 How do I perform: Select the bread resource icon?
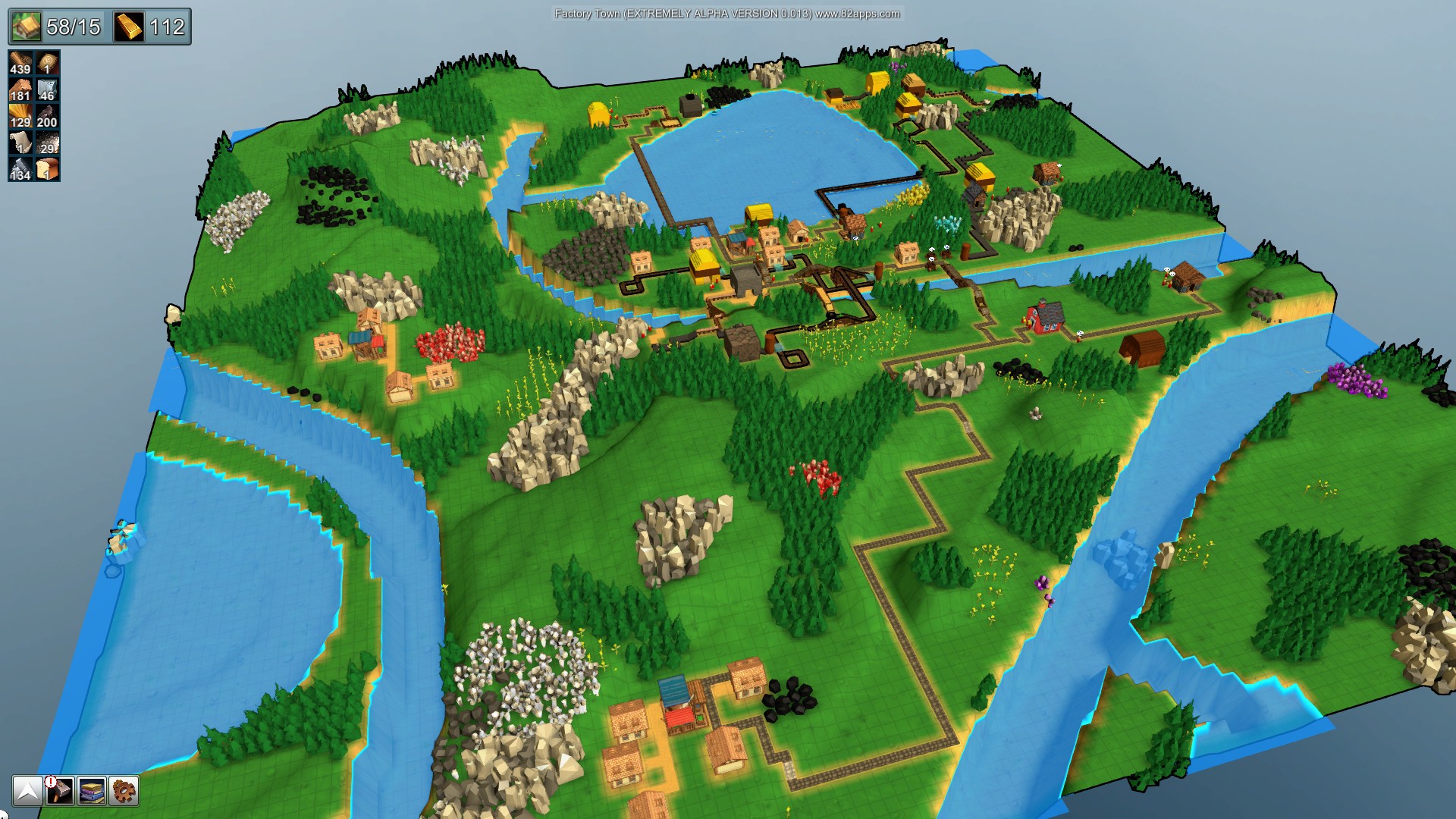pyautogui.click(x=47, y=167)
